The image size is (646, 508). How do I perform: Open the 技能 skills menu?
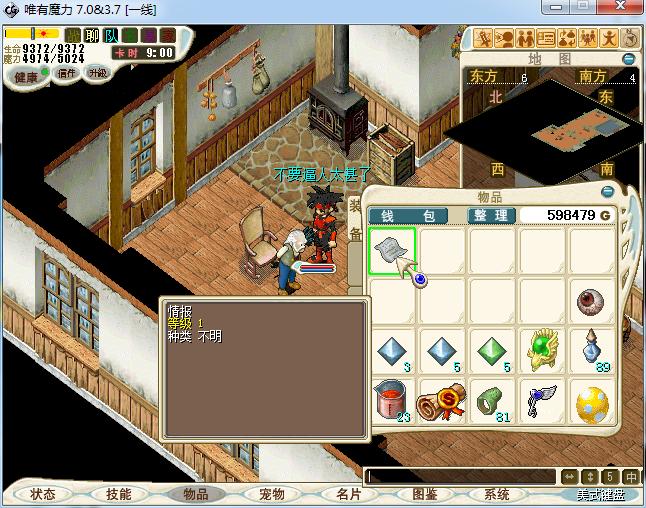(119, 494)
